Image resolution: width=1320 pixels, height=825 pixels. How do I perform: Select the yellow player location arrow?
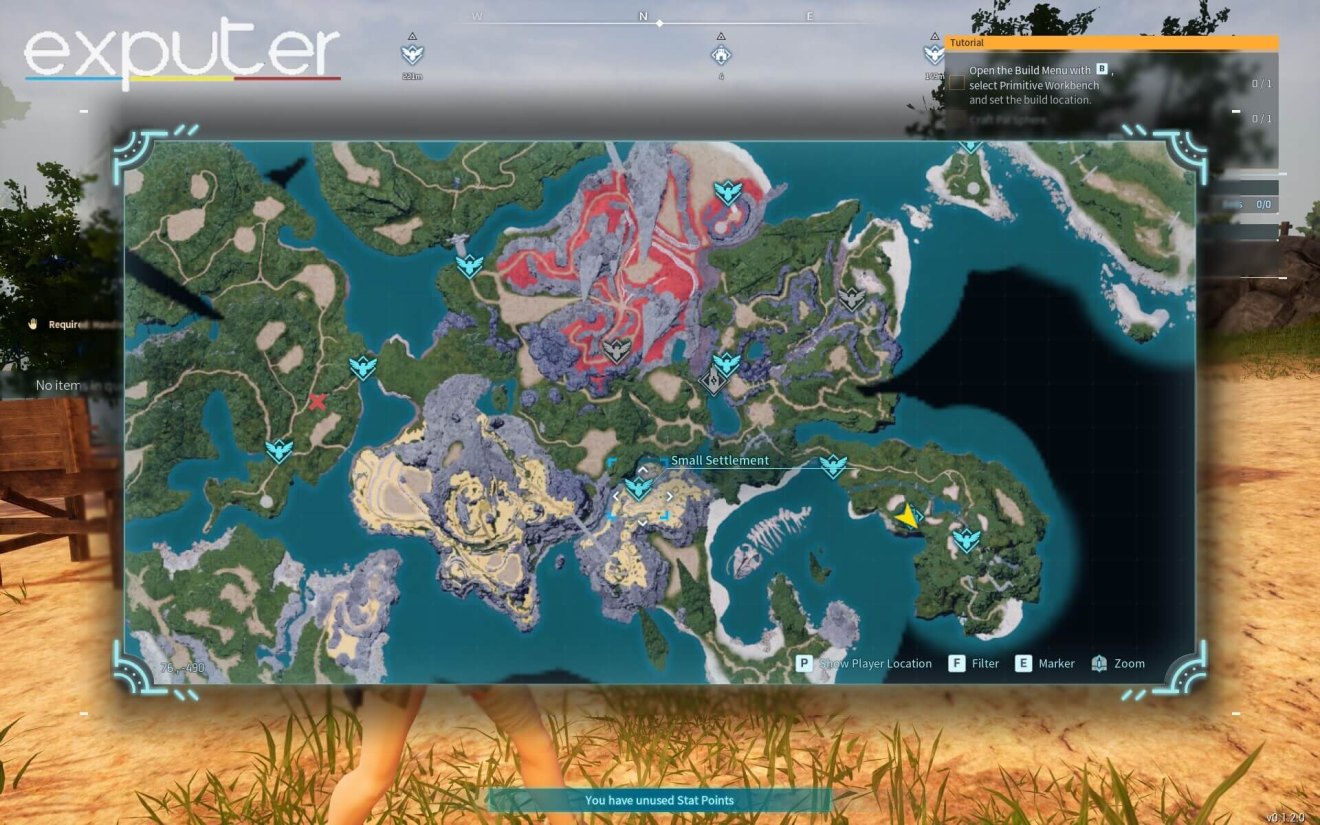[x=907, y=516]
